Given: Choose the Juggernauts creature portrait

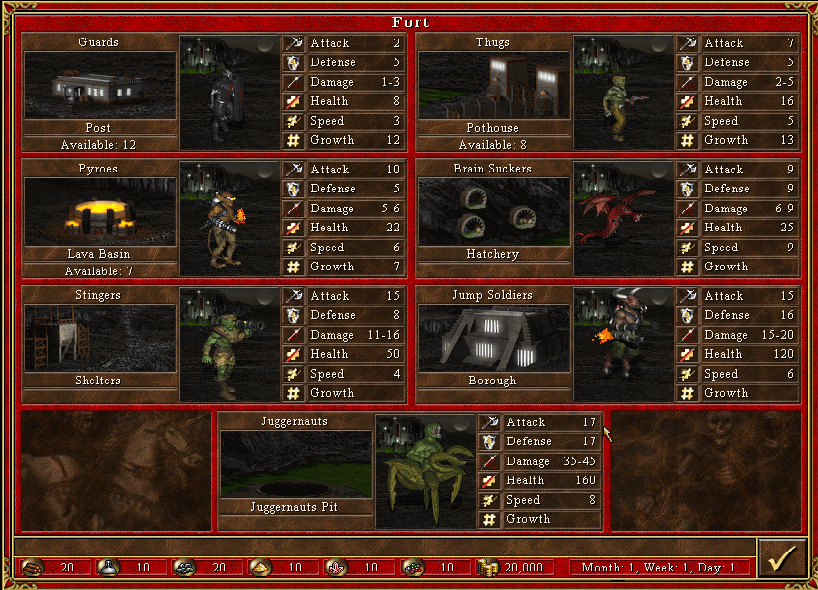Looking at the screenshot, I should coord(425,471).
